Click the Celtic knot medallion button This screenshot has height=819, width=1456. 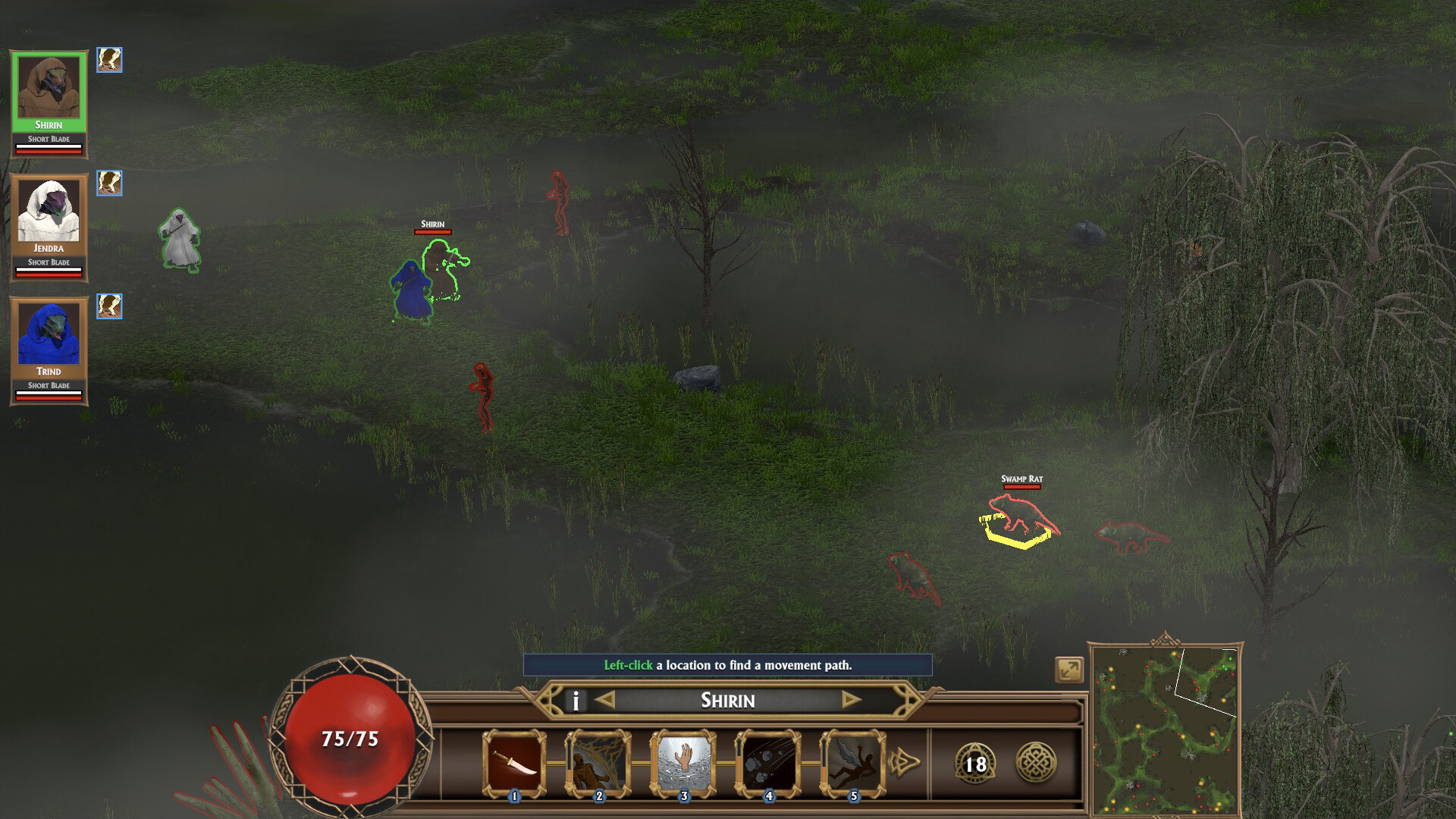point(1035,762)
